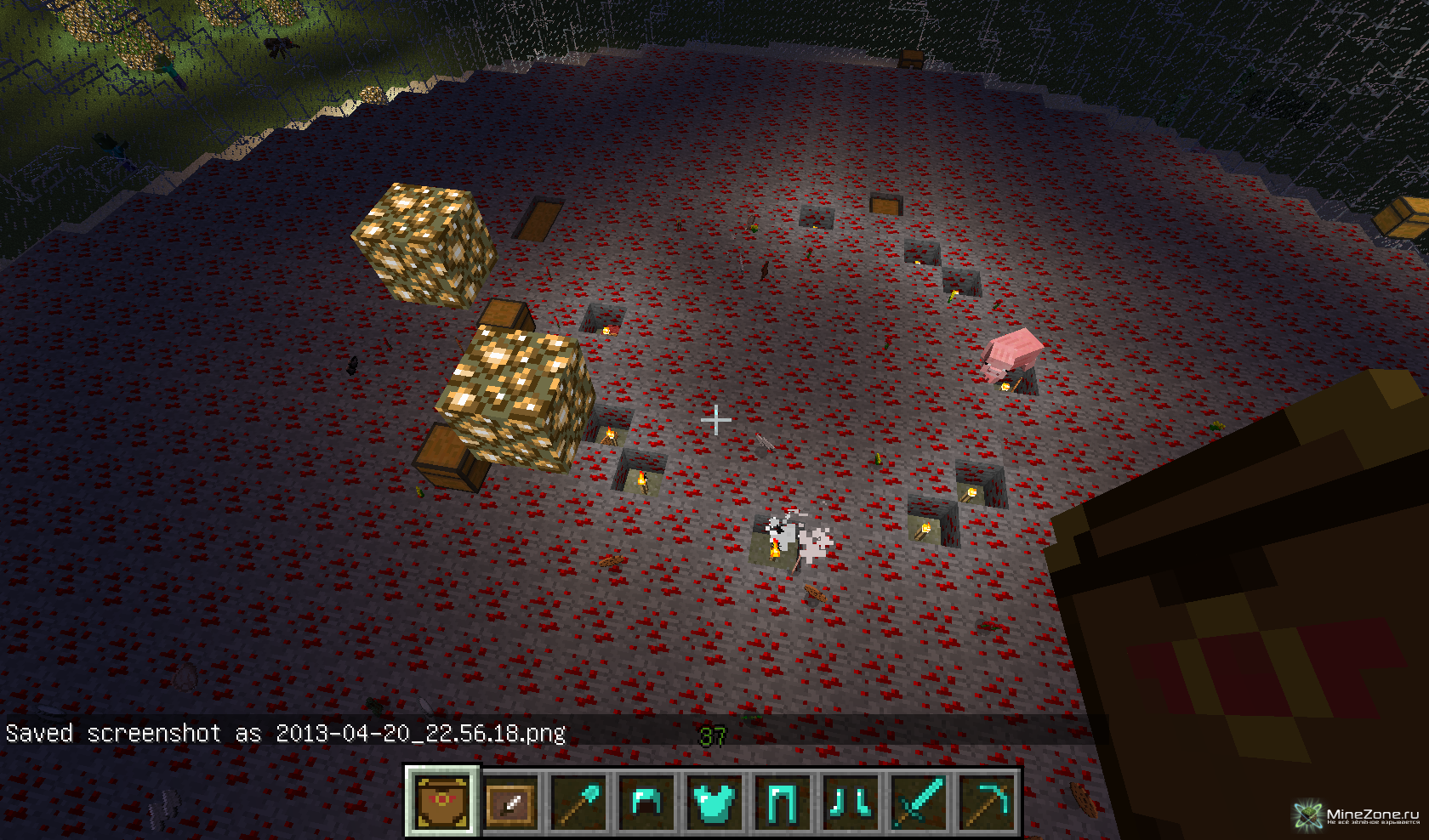1429x840 pixels.
Task: Select the framed feather item slot
Action: pyautogui.click(x=510, y=802)
